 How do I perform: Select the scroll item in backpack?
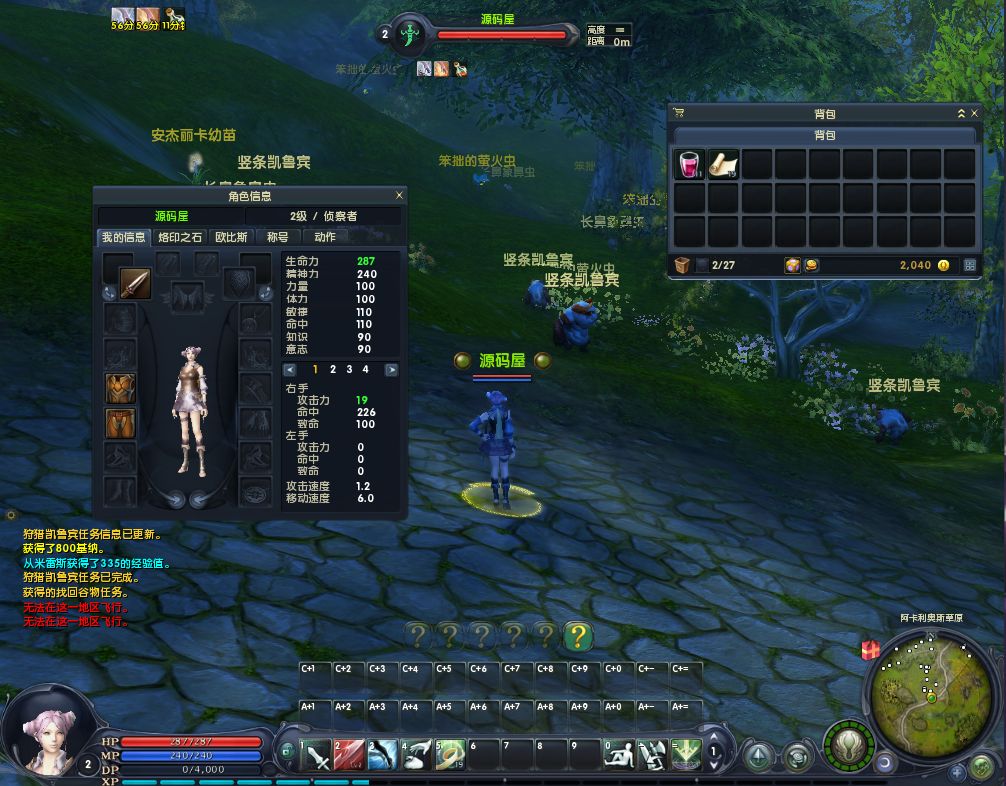click(x=723, y=164)
